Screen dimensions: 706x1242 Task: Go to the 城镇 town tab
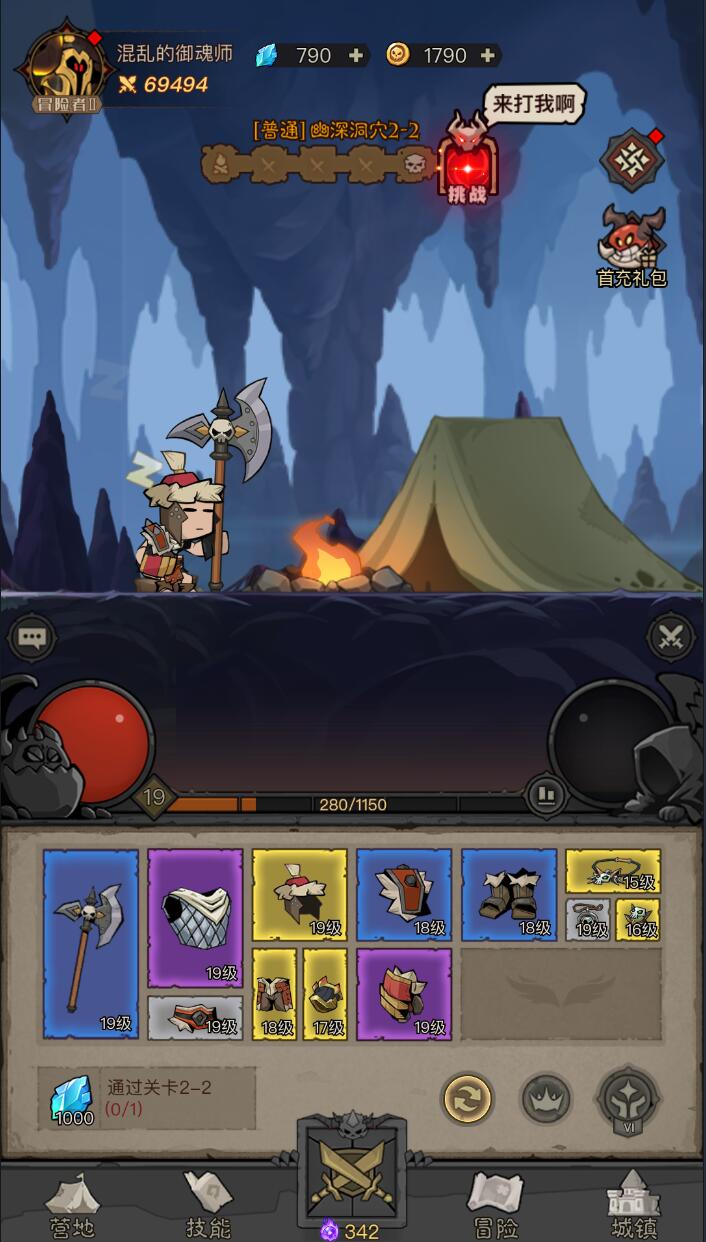coord(636,1205)
